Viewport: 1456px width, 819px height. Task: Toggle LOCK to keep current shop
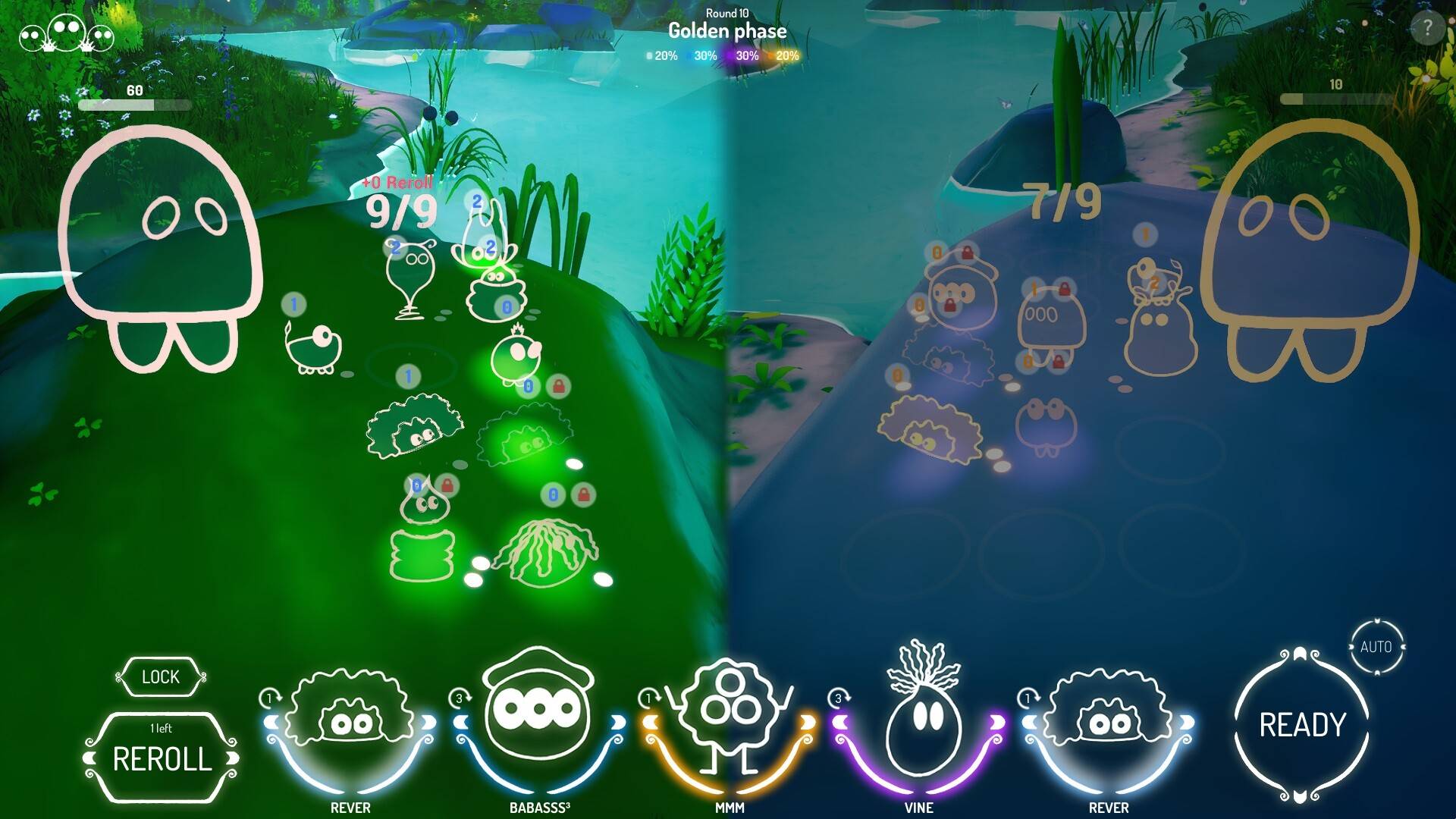(x=159, y=677)
